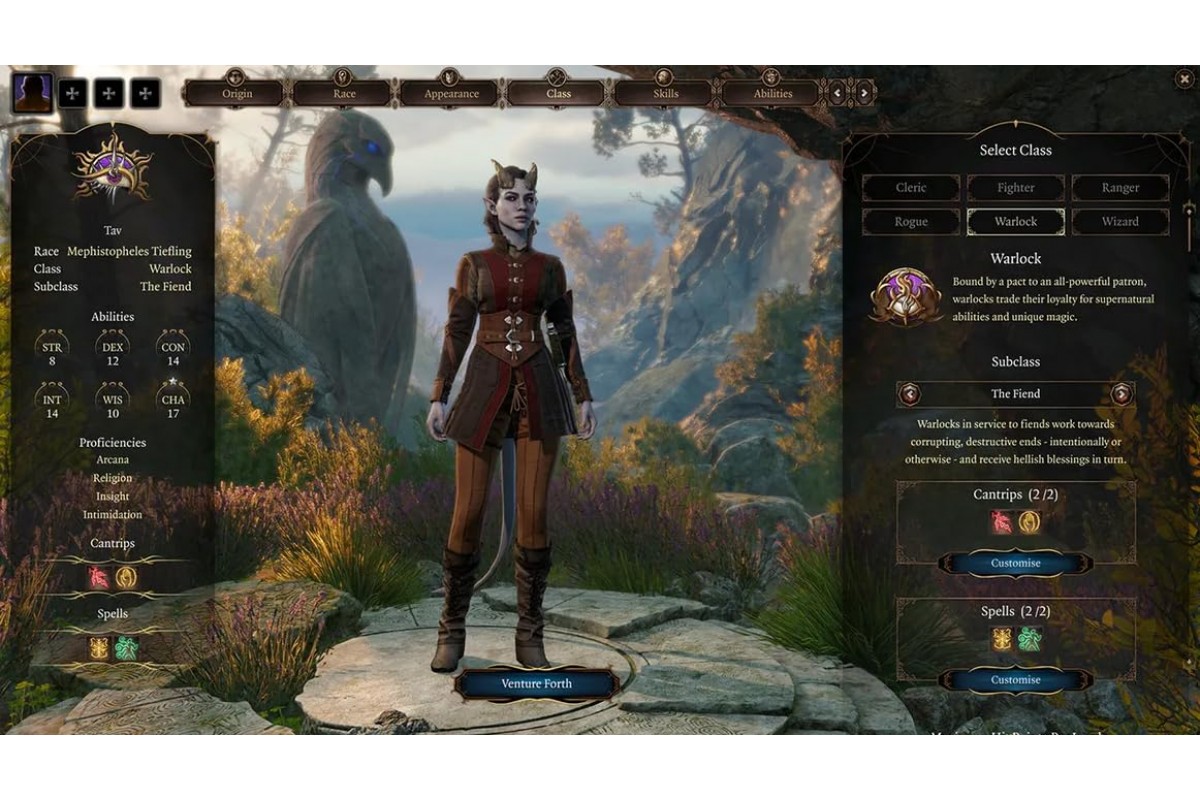The height and width of the screenshot is (800, 1200).
Task: Choose the Cleric class
Action: [x=911, y=188]
